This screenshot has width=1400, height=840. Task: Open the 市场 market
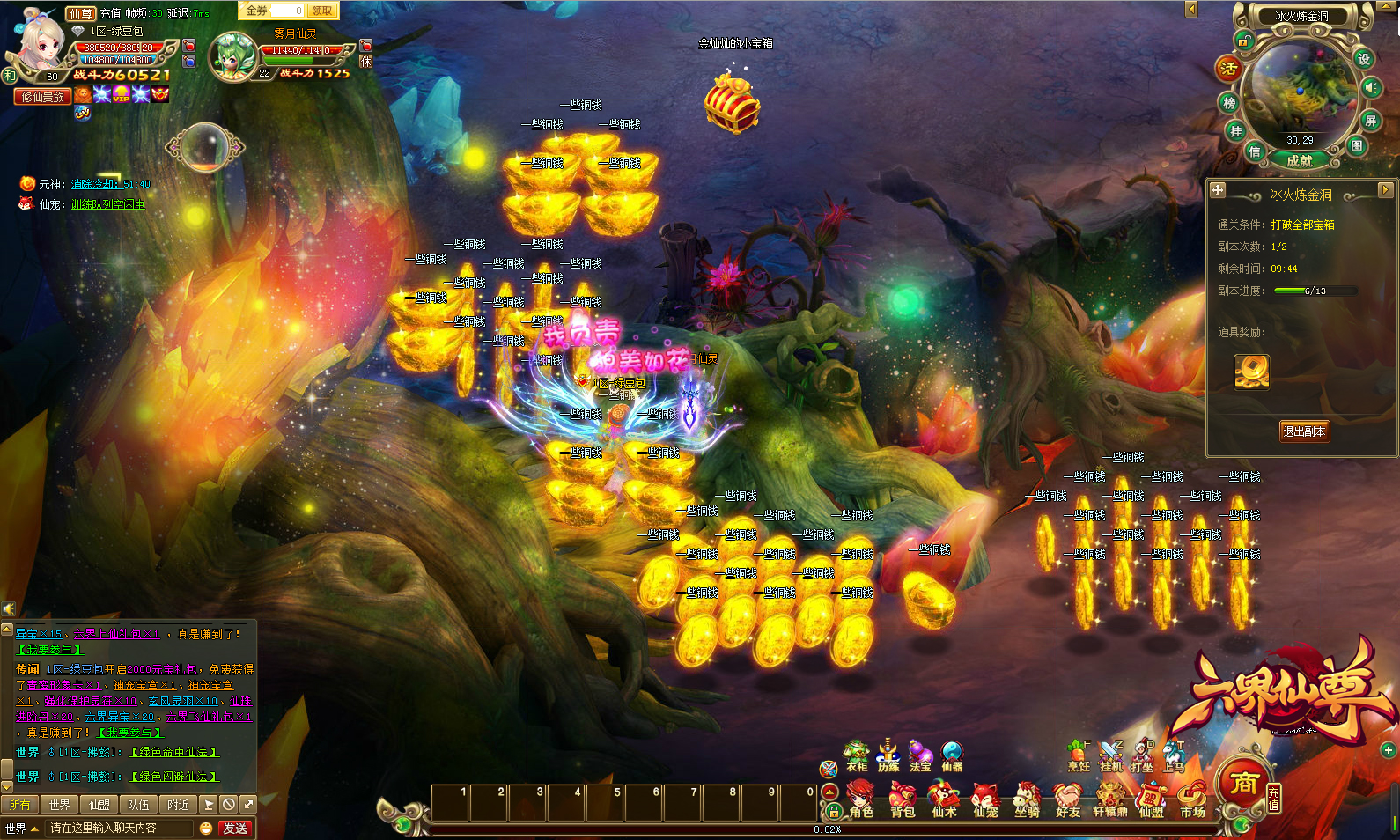point(1192,801)
